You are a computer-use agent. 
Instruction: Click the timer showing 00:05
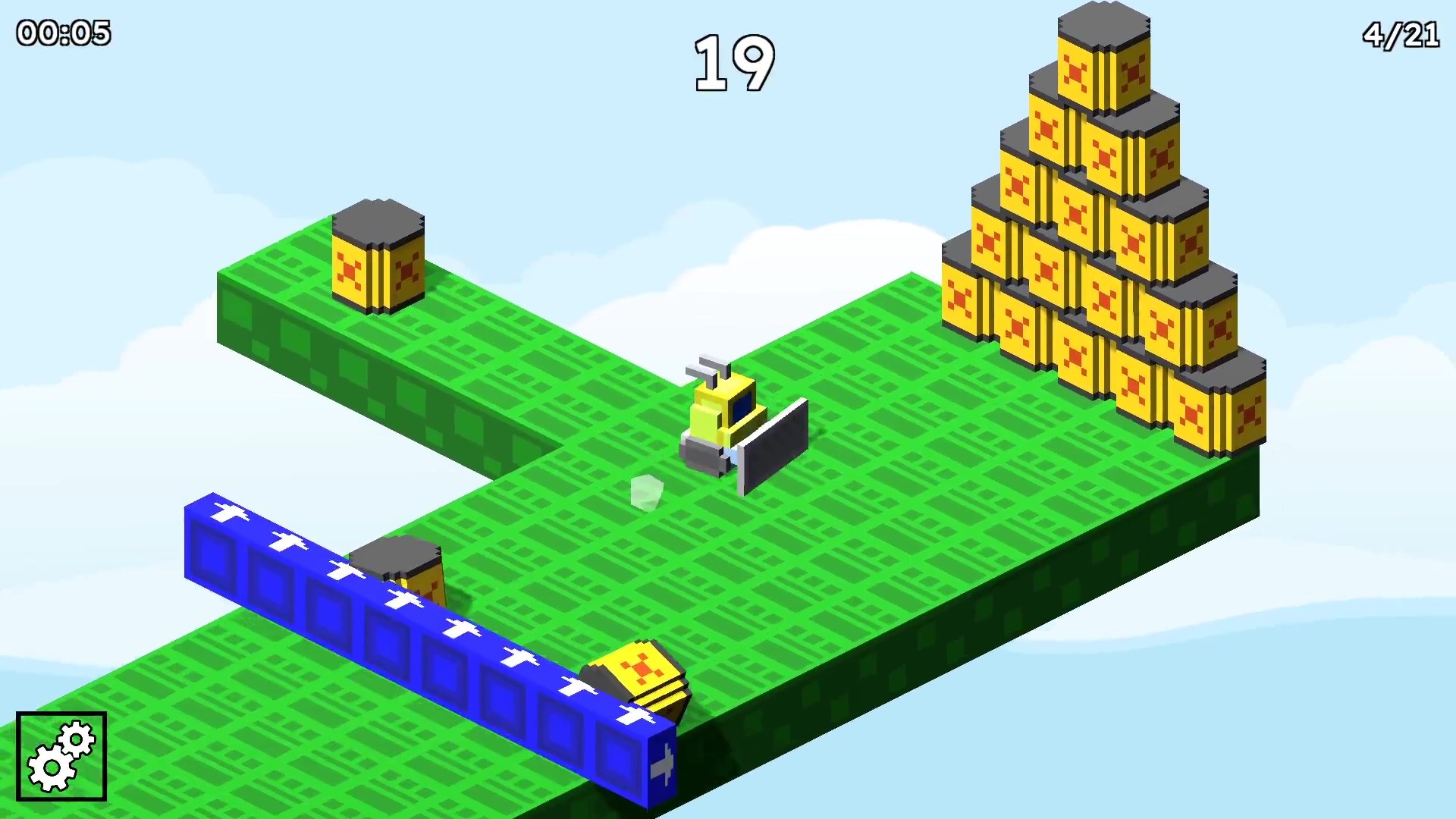62,32
